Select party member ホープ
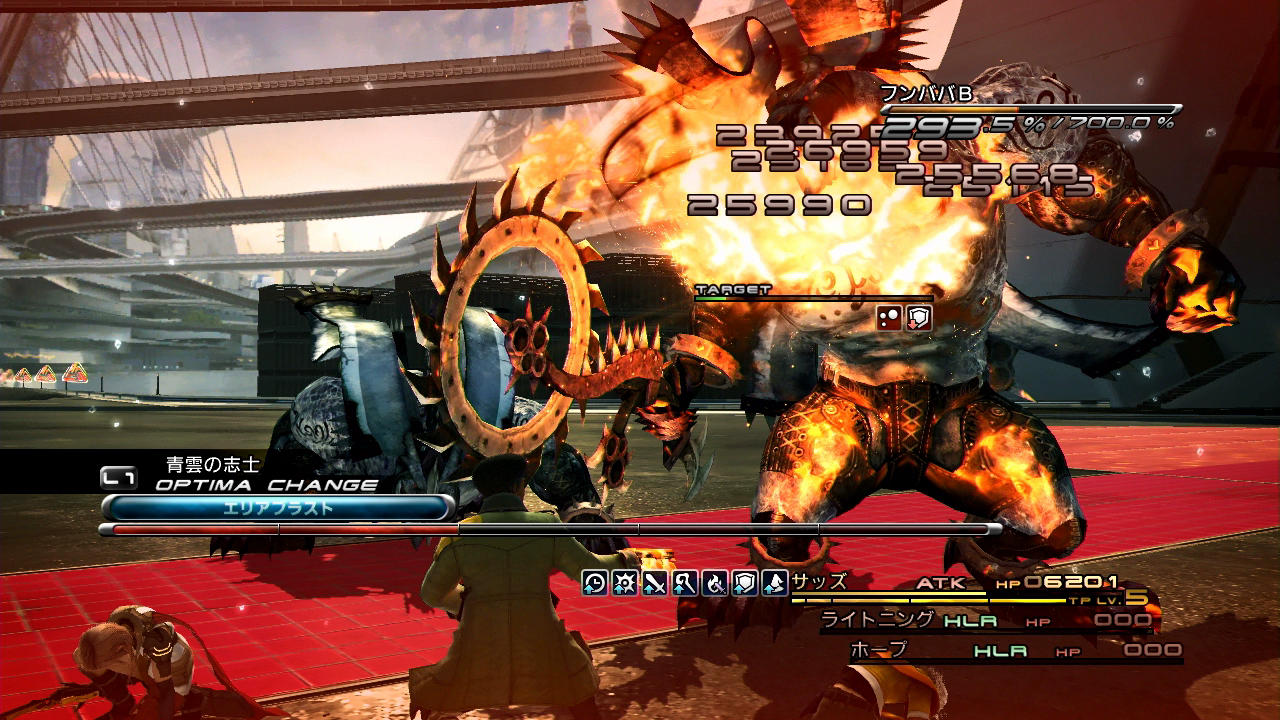 [x=878, y=650]
